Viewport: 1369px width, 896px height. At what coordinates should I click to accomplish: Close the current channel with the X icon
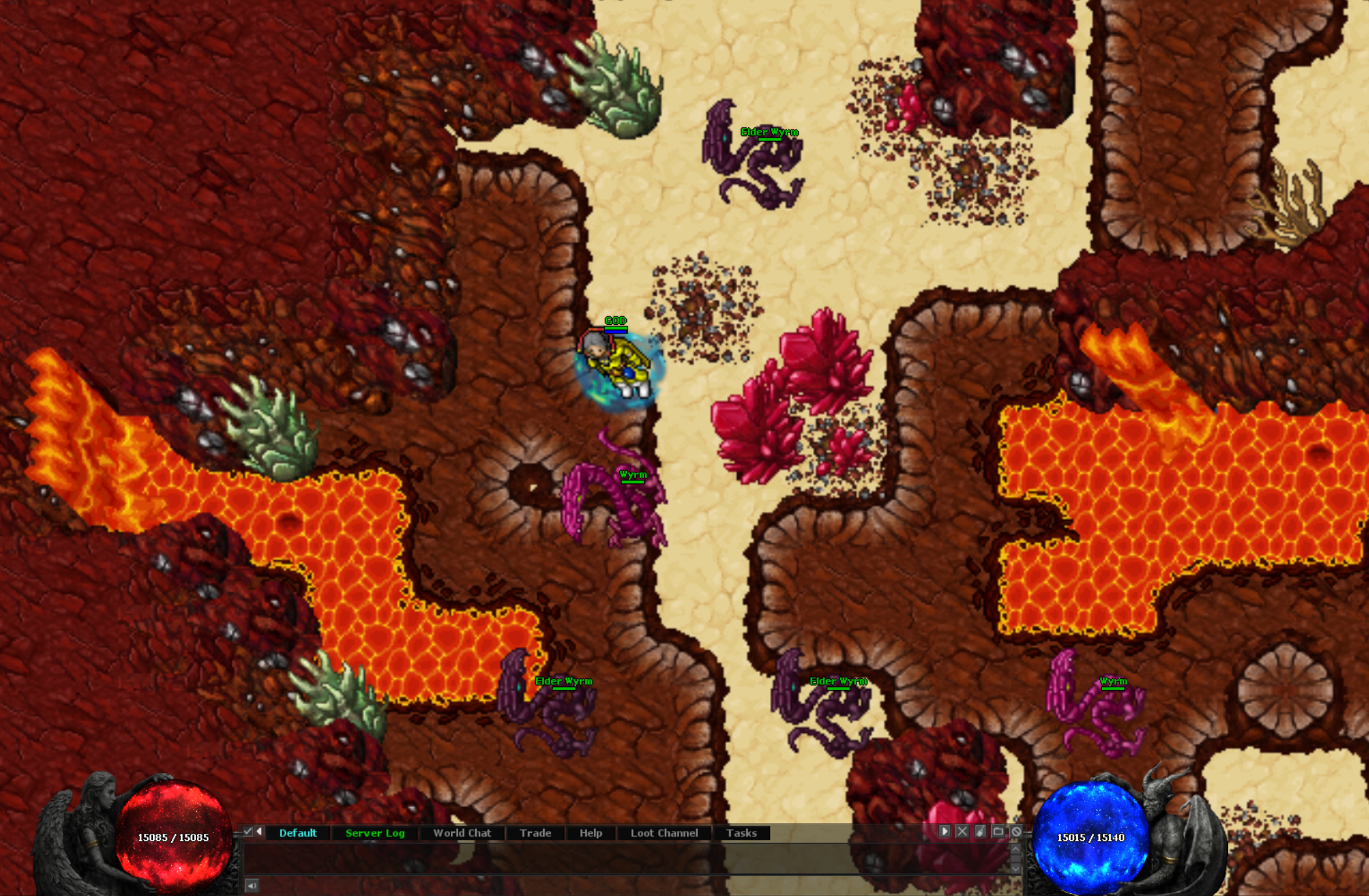[962, 832]
